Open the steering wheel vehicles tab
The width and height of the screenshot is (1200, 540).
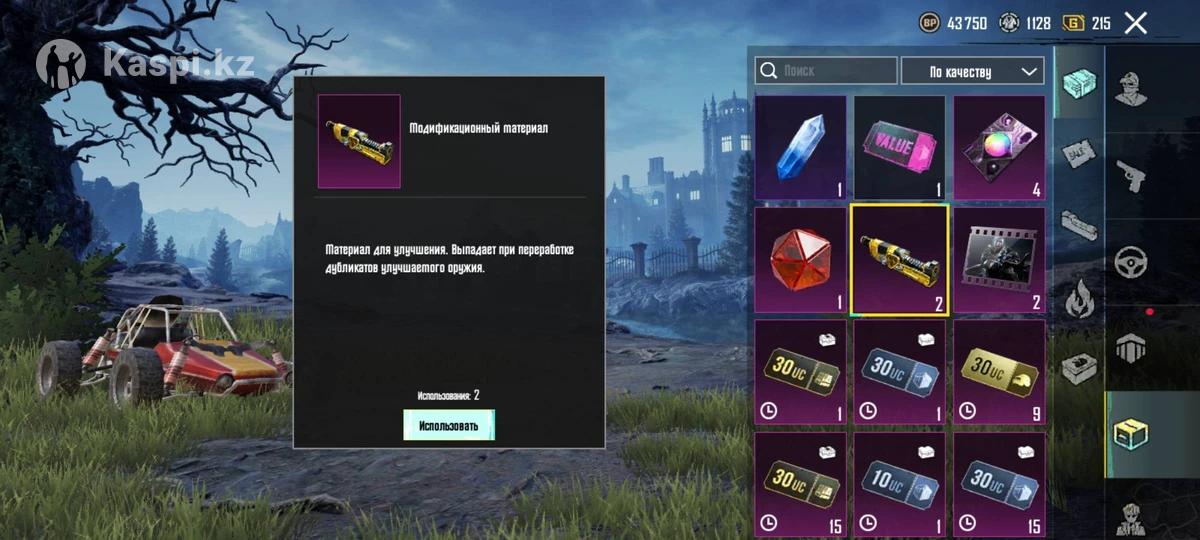(1131, 262)
